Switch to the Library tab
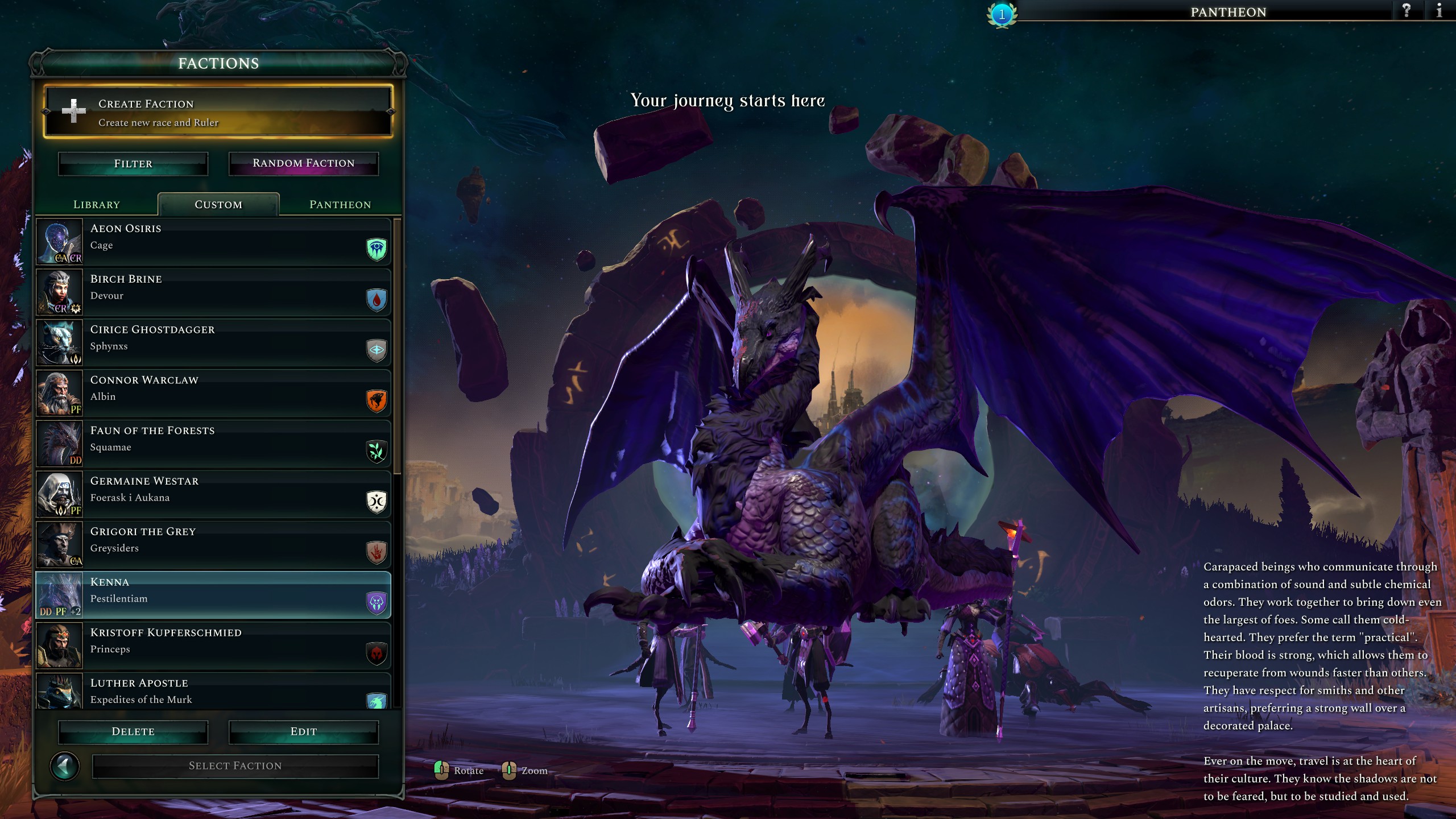1456x819 pixels. [97, 205]
